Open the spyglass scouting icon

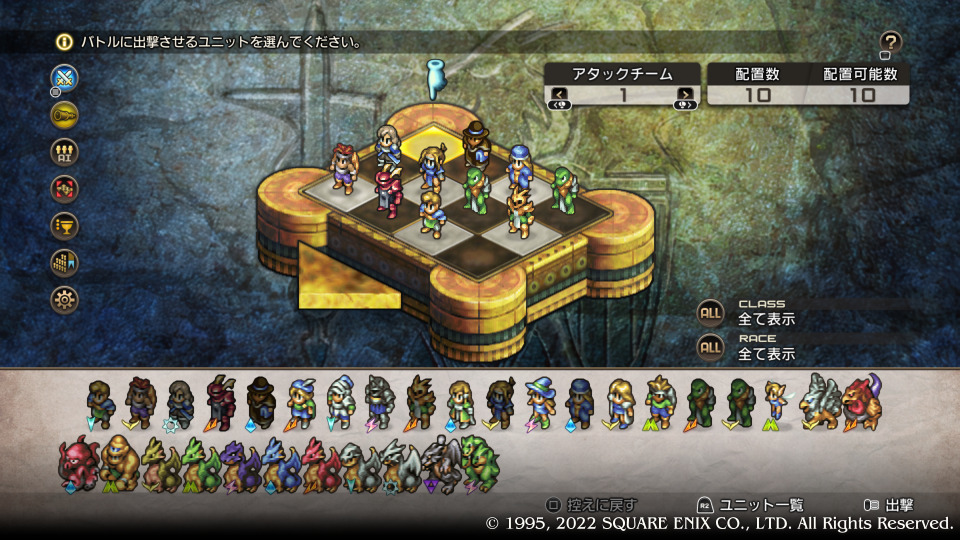65,115
